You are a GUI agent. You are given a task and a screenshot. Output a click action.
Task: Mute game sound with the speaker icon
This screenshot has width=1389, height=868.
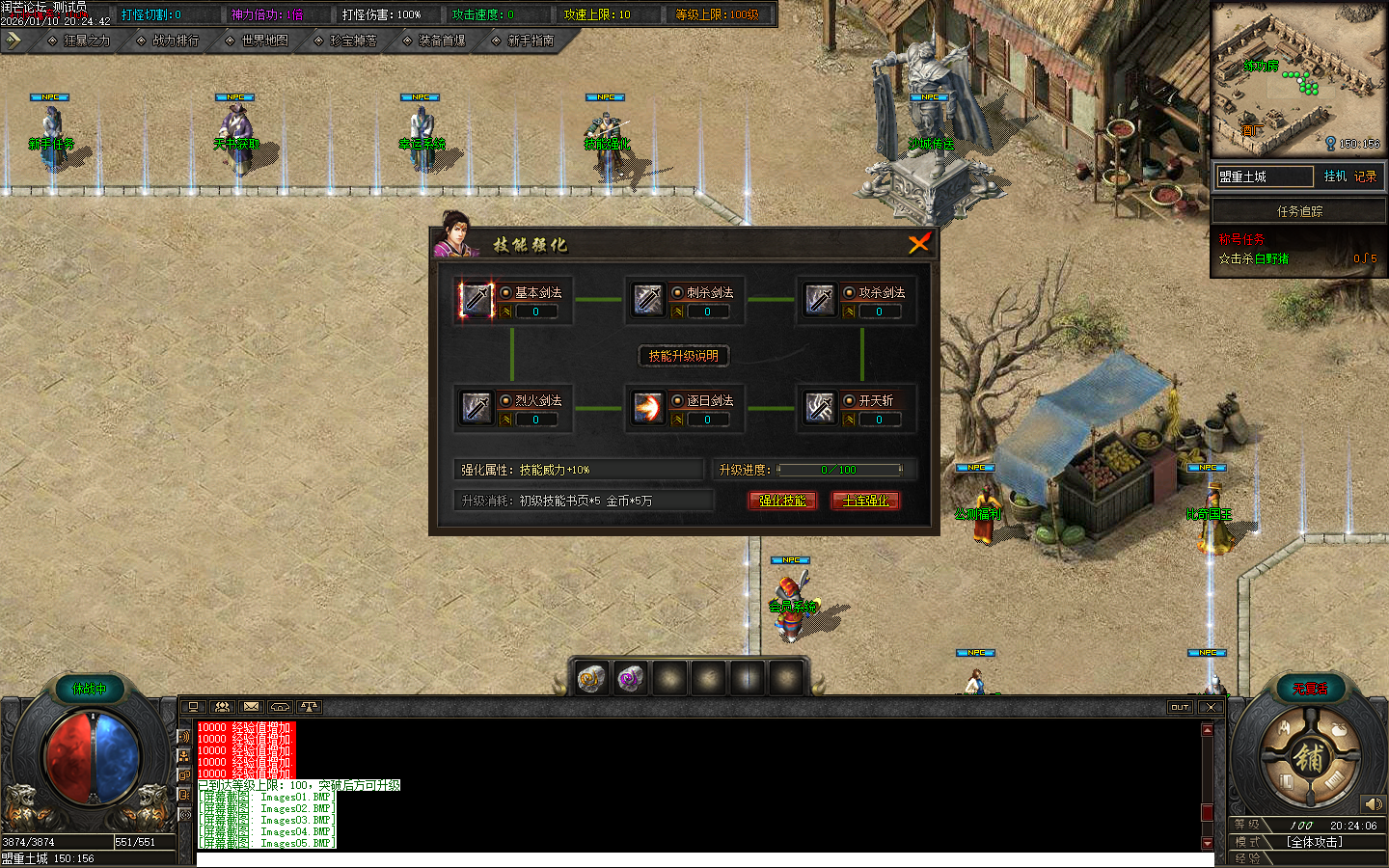point(1374,803)
